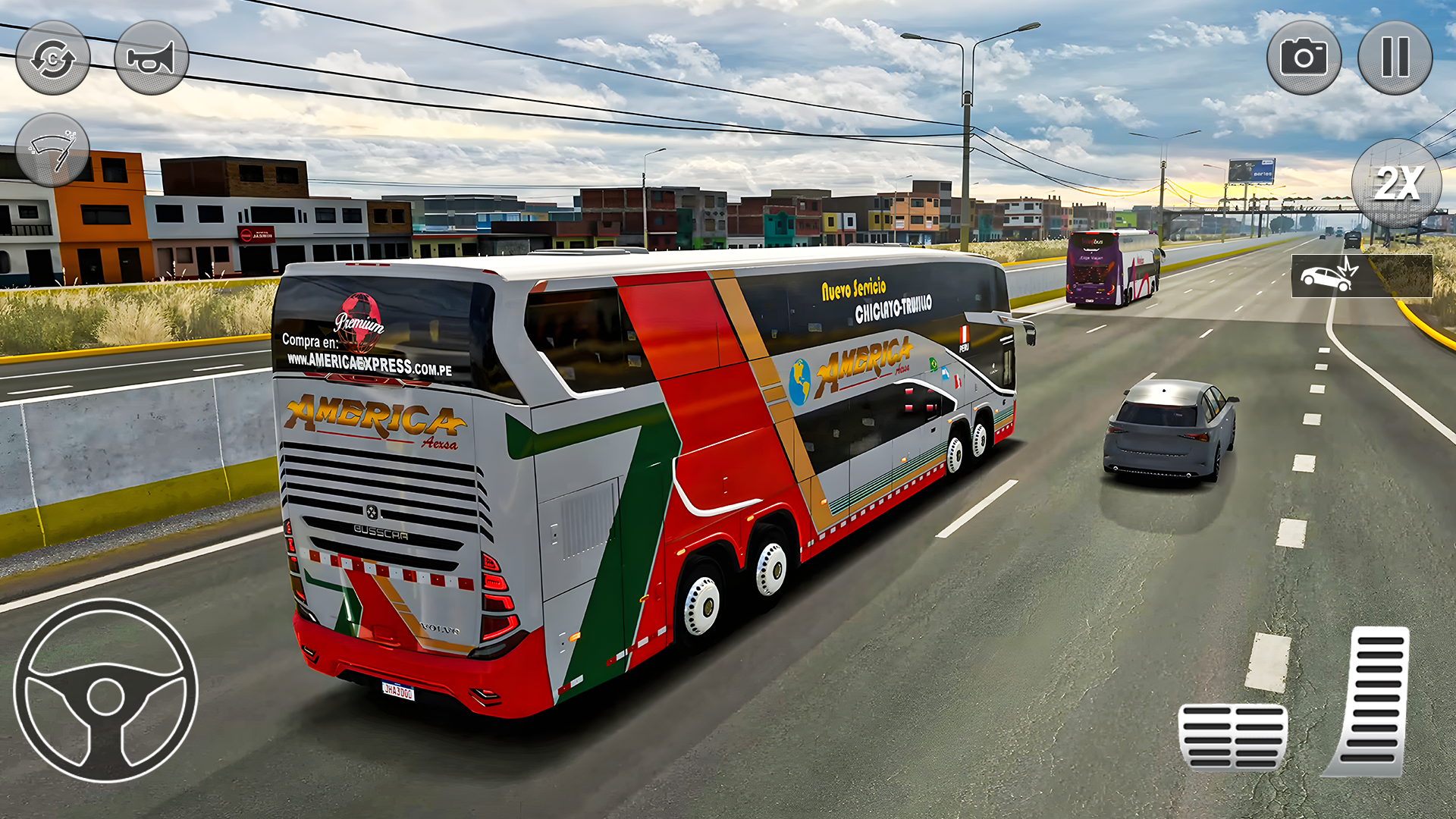Select the camera rotate icon top left
The image size is (1456, 819).
click(x=53, y=57)
